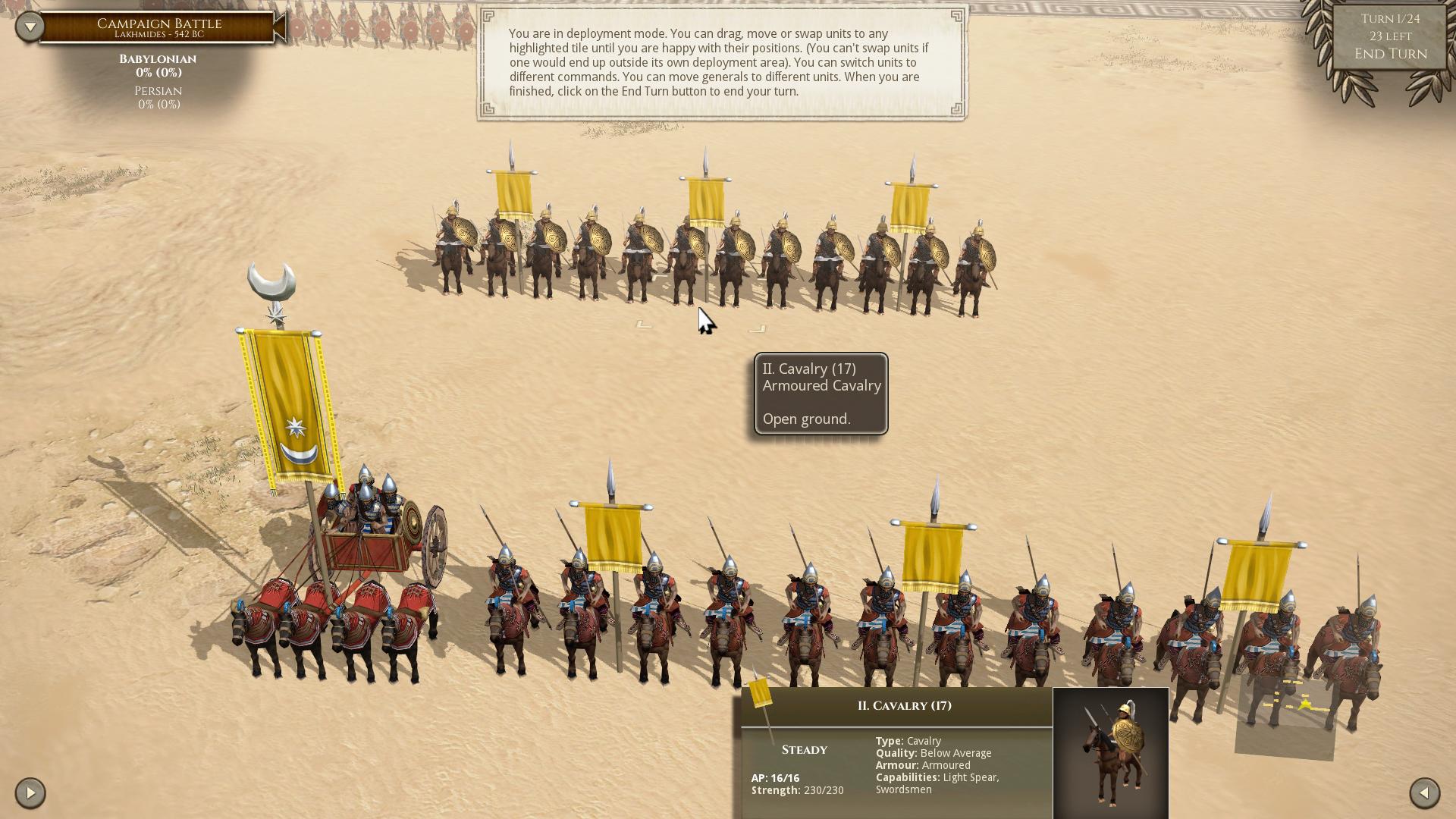Click the bottom-right left-arrow button
1456x819 pixels.
1424,793
